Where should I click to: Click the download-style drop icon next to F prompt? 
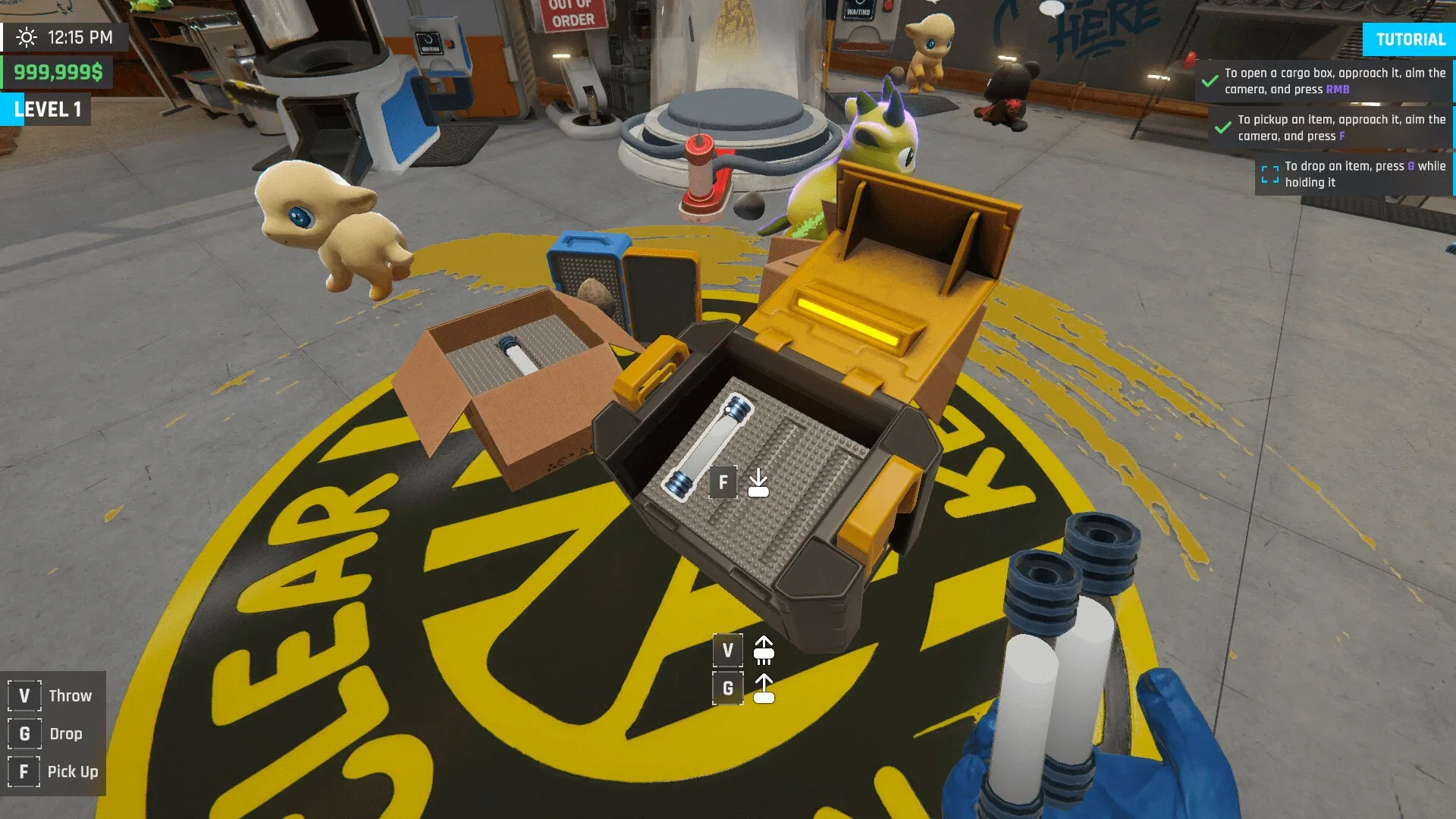click(758, 482)
